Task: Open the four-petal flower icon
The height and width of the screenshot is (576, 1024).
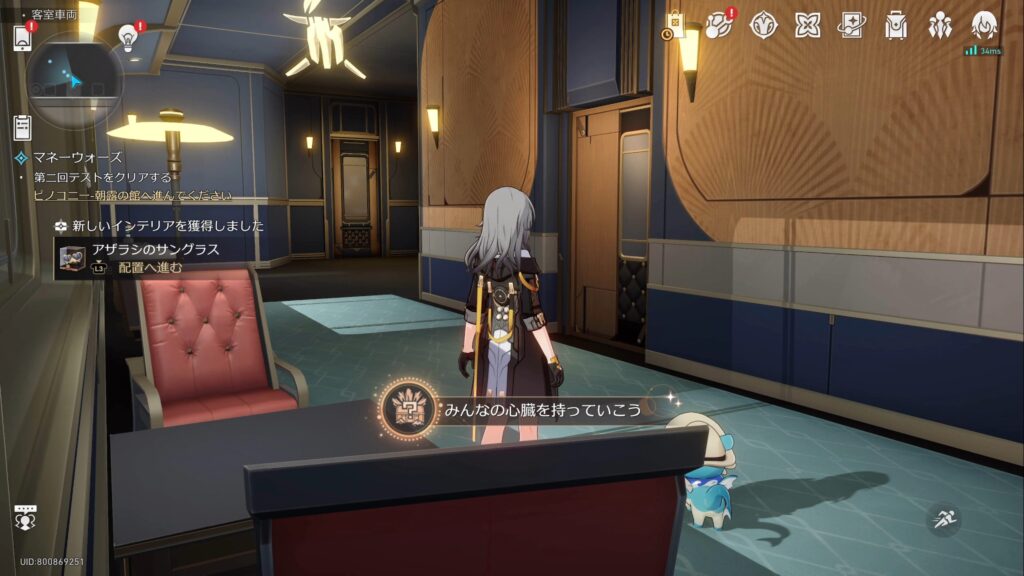Action: [x=807, y=26]
